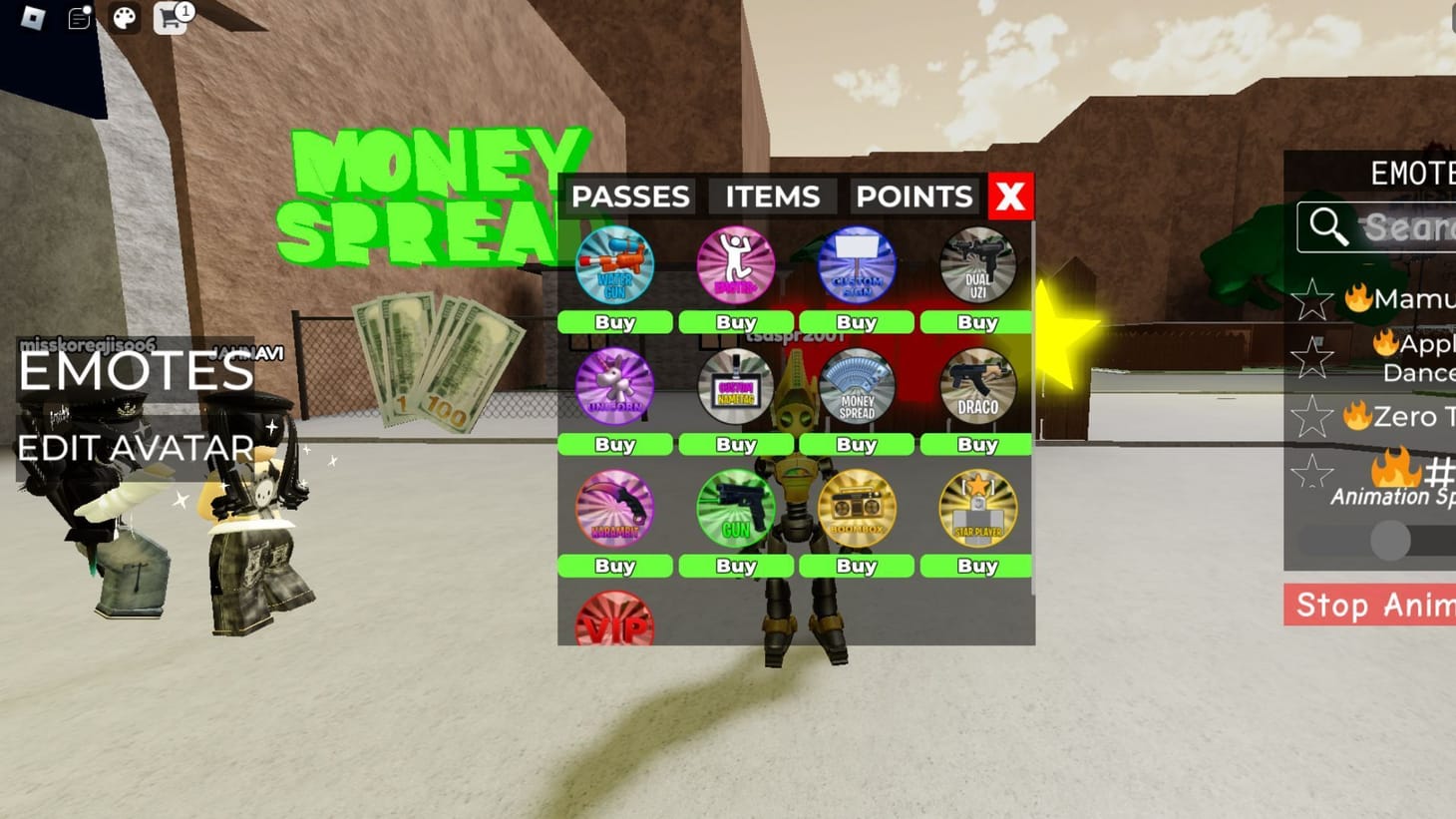Viewport: 1456px width, 819px height.
Task: Select the Unicorn gamepass icon
Action: tap(614, 387)
